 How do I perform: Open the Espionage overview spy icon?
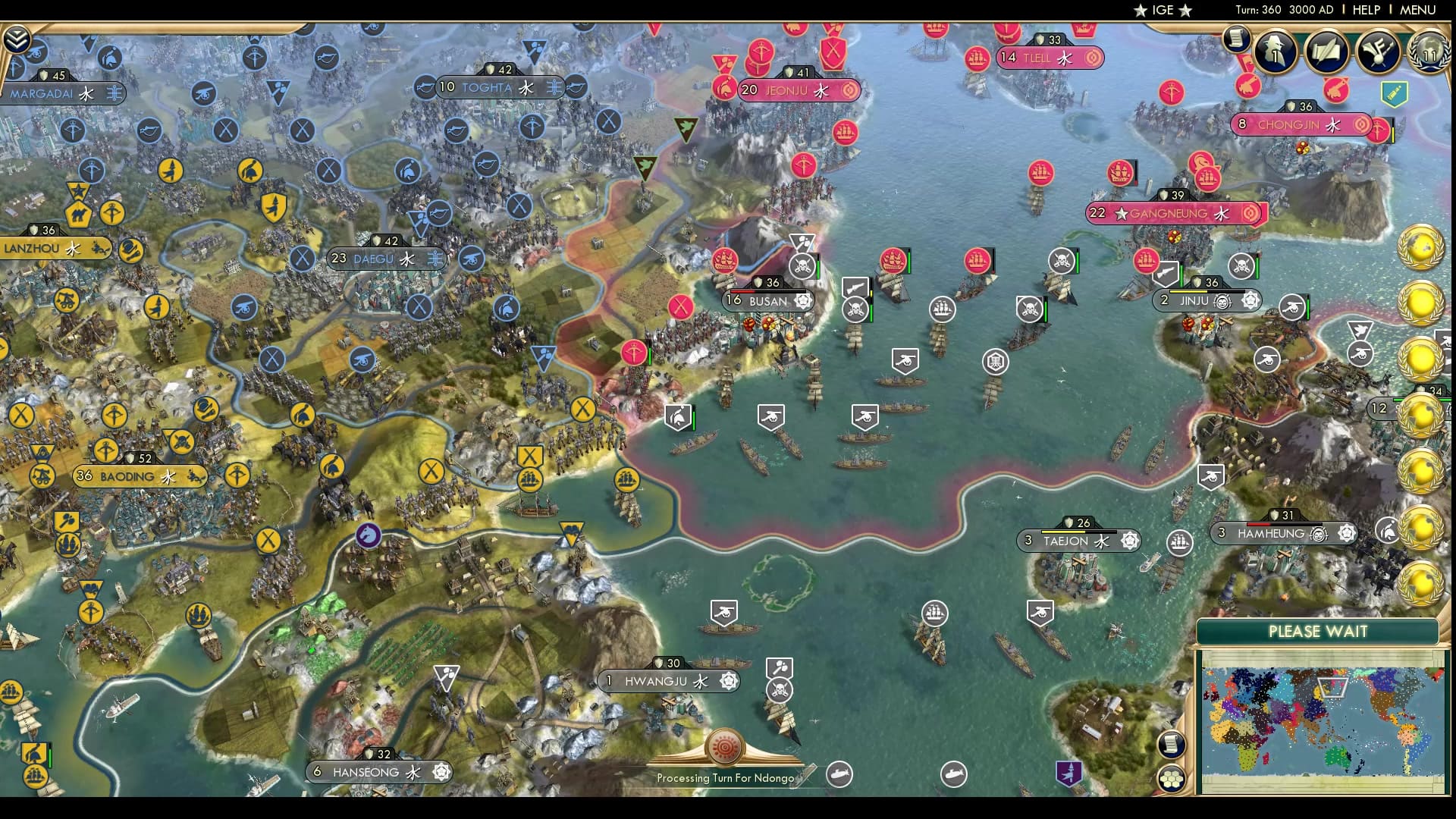(1276, 51)
